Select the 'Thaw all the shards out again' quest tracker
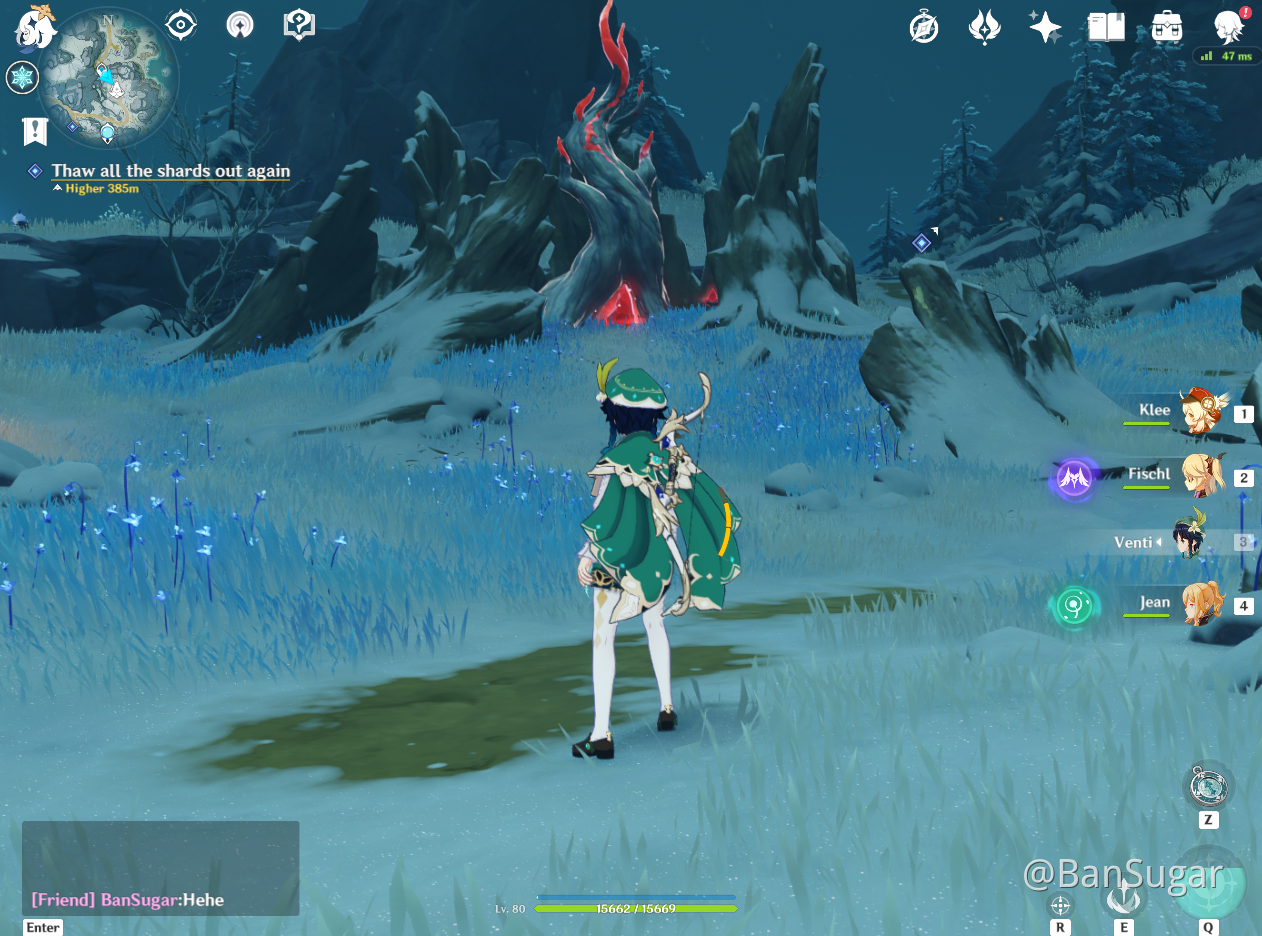The width and height of the screenshot is (1262, 936). tap(171, 171)
